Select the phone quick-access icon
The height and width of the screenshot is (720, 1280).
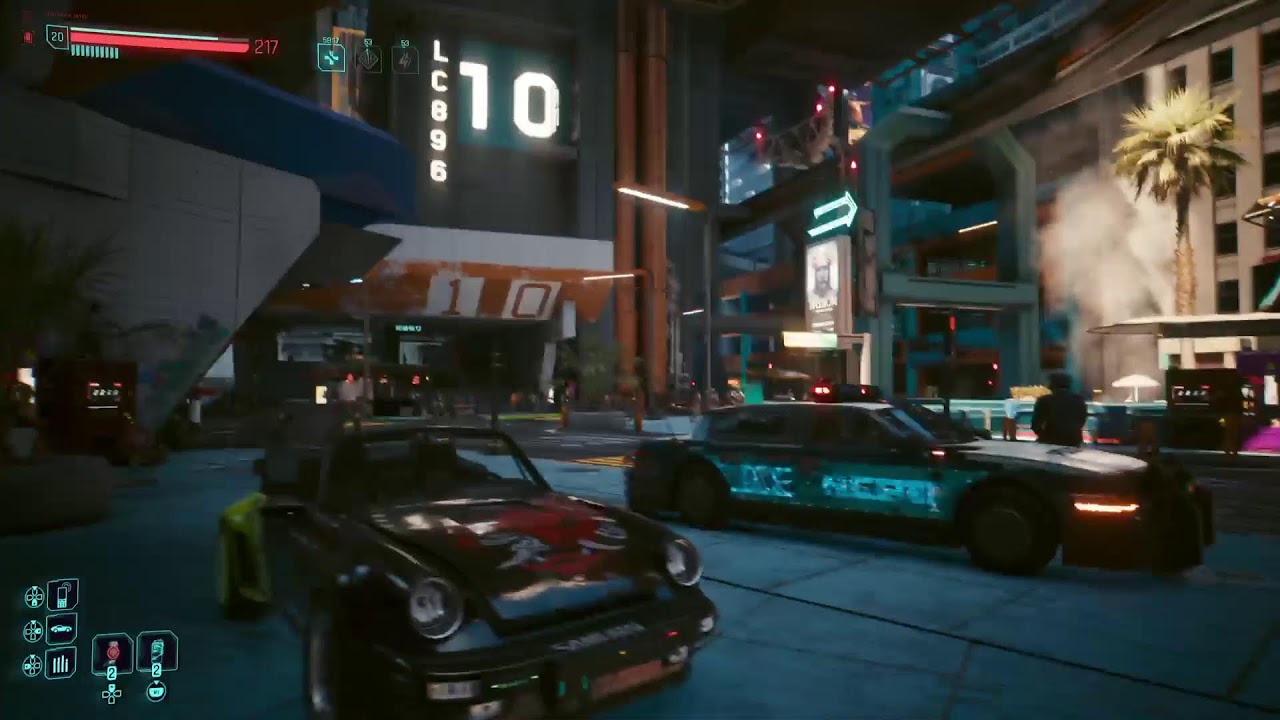click(x=62, y=595)
